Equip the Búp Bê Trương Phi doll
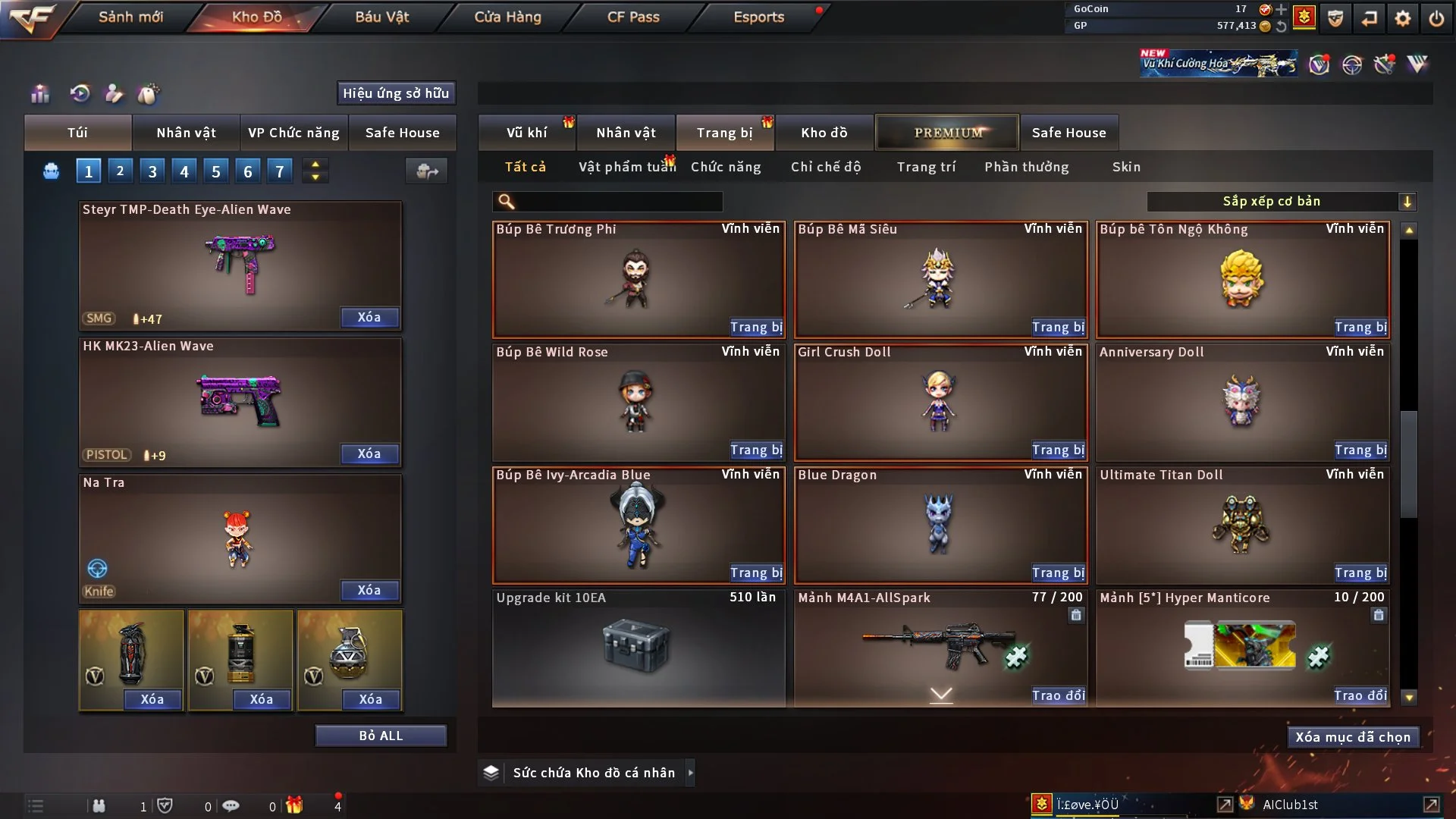Image resolution: width=1456 pixels, height=819 pixels. tap(756, 327)
